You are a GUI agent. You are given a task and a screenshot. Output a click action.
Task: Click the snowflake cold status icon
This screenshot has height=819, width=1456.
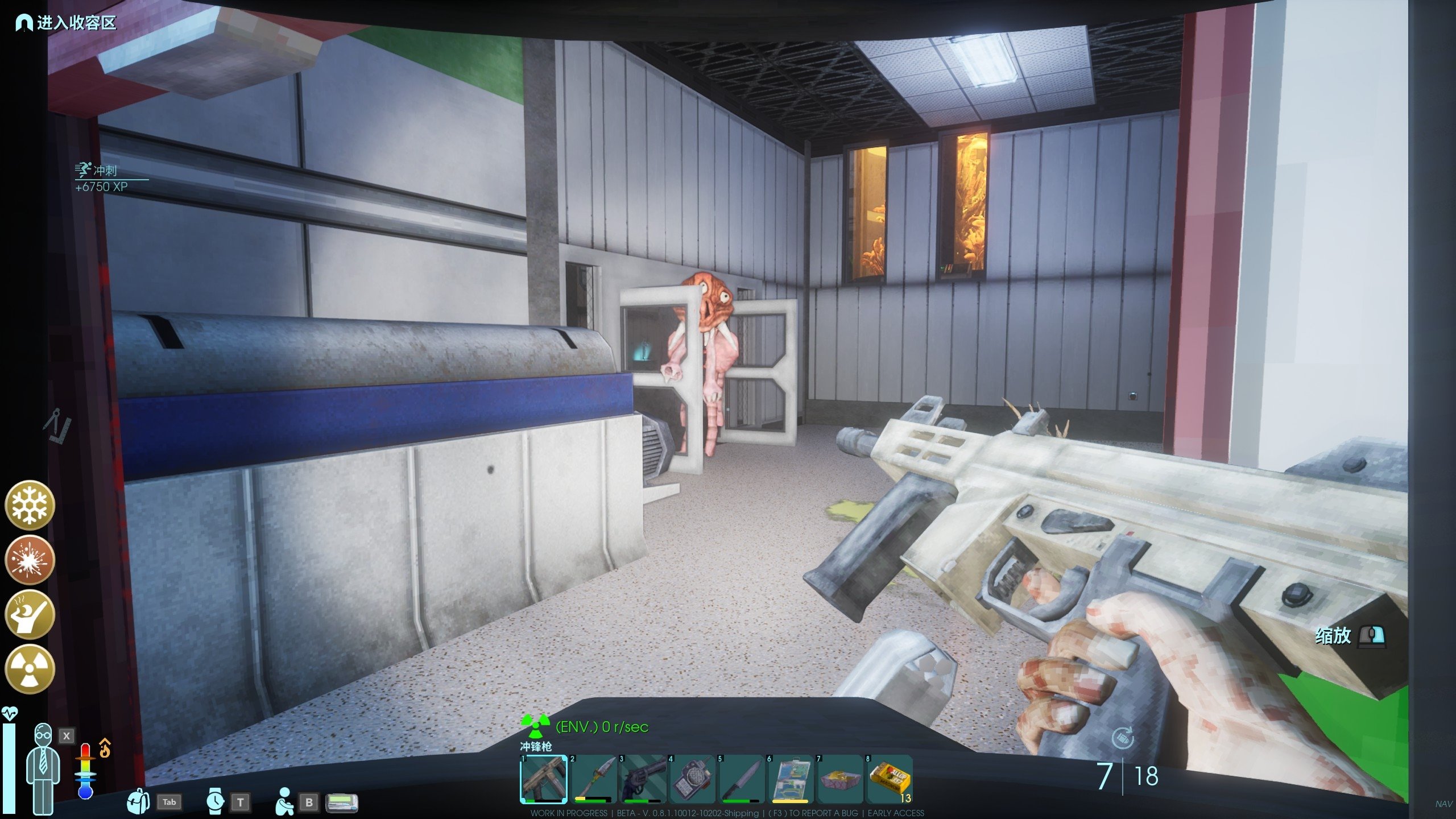(x=30, y=505)
